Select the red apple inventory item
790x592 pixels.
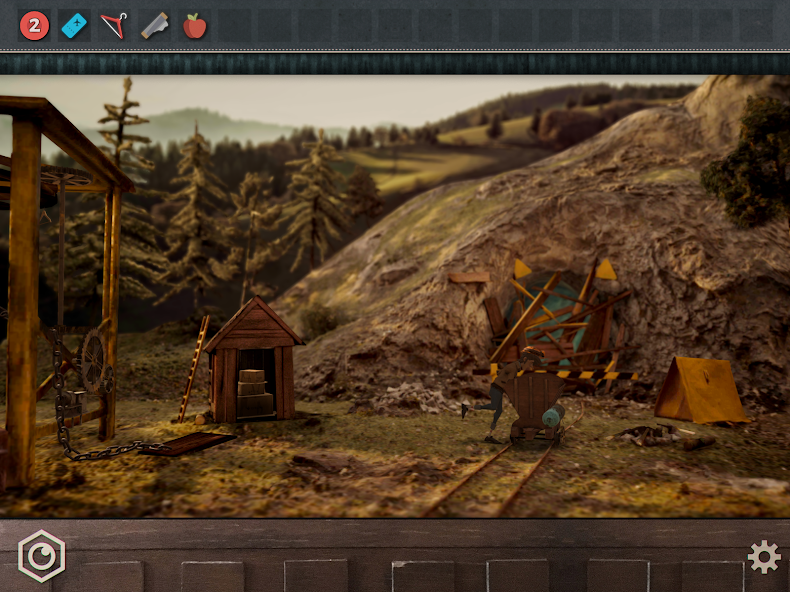195,26
